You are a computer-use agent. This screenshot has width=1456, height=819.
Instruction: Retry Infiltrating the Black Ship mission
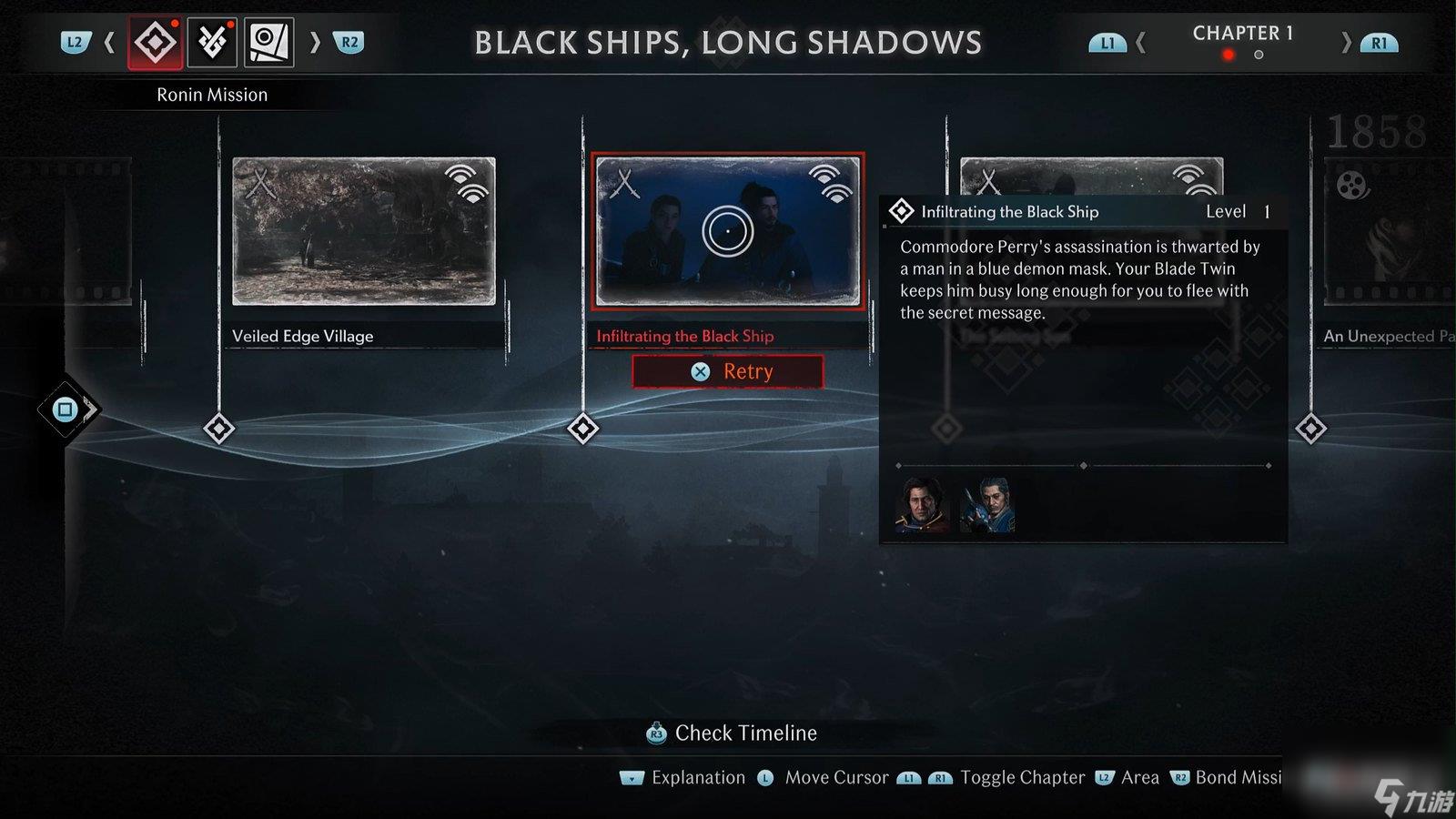pyautogui.click(x=728, y=371)
